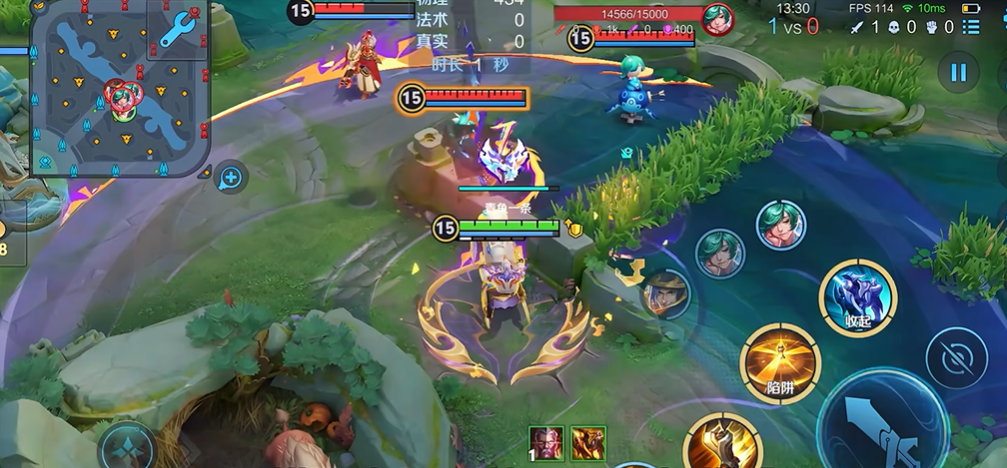The image size is (1007, 468).
Task: Toggle the crossed-out eye button
Action: pos(956,358)
